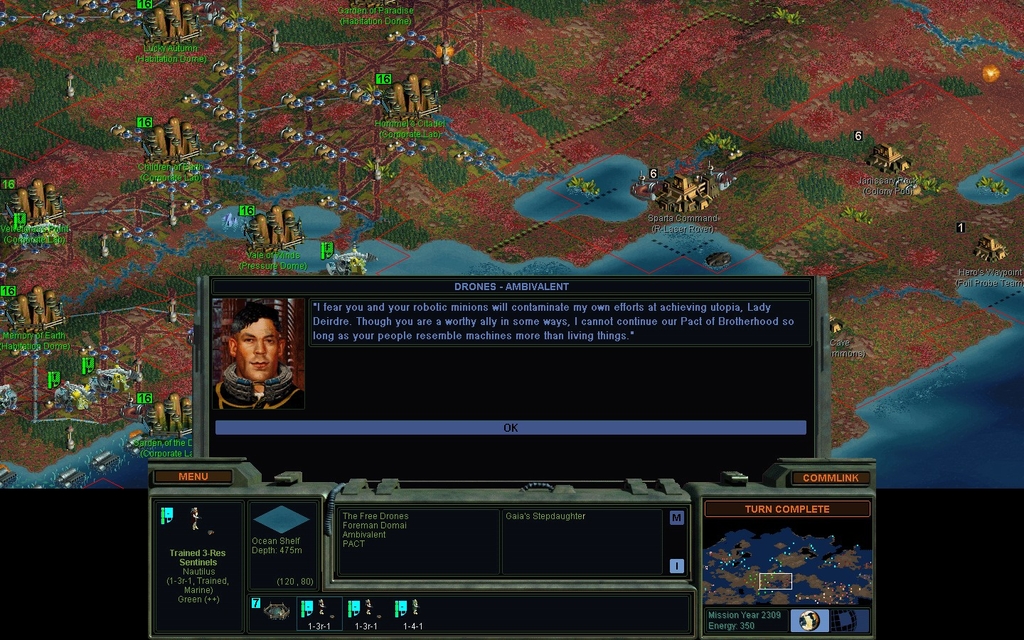Click Foreman Domai's portrait in the dialogue
Image resolution: width=1024 pixels, height=640 pixels.
(259, 354)
